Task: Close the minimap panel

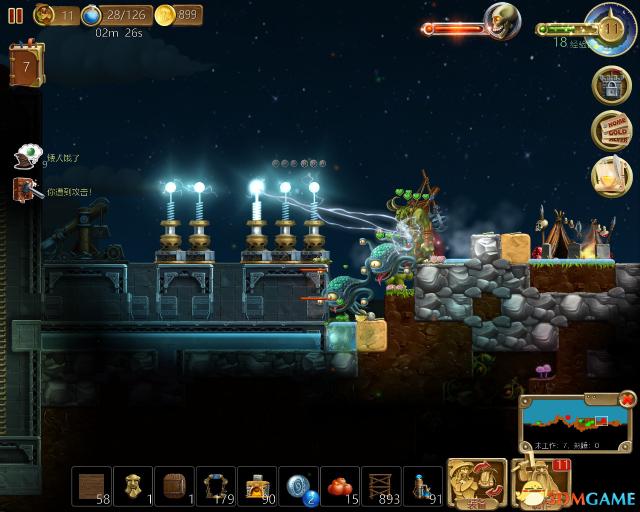Action: (627, 400)
